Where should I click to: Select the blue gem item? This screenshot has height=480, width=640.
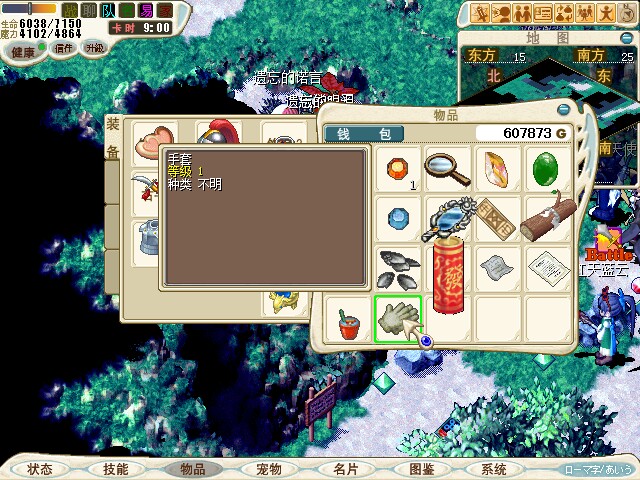tap(398, 218)
